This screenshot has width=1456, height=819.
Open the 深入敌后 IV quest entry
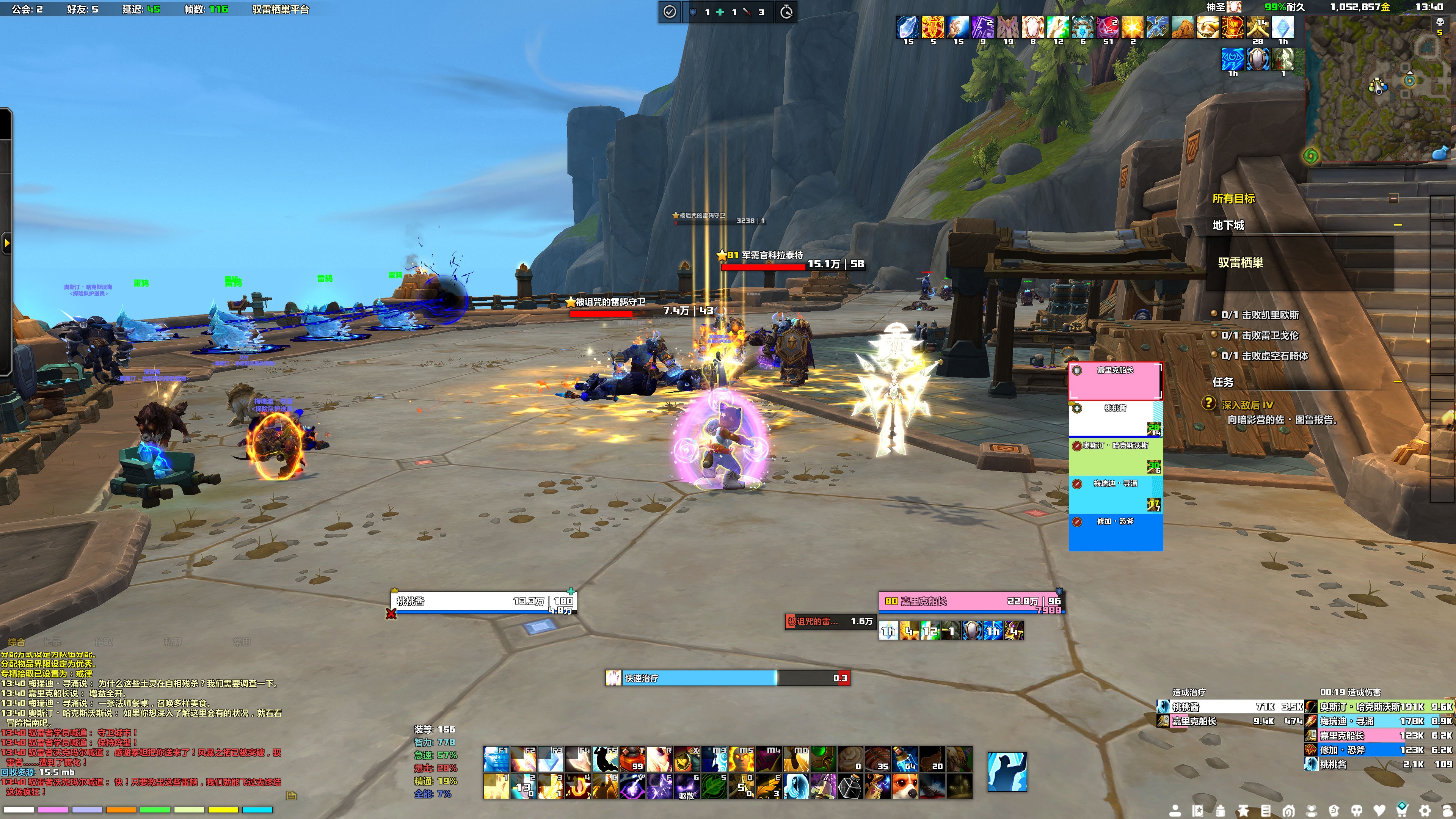pos(1247,405)
